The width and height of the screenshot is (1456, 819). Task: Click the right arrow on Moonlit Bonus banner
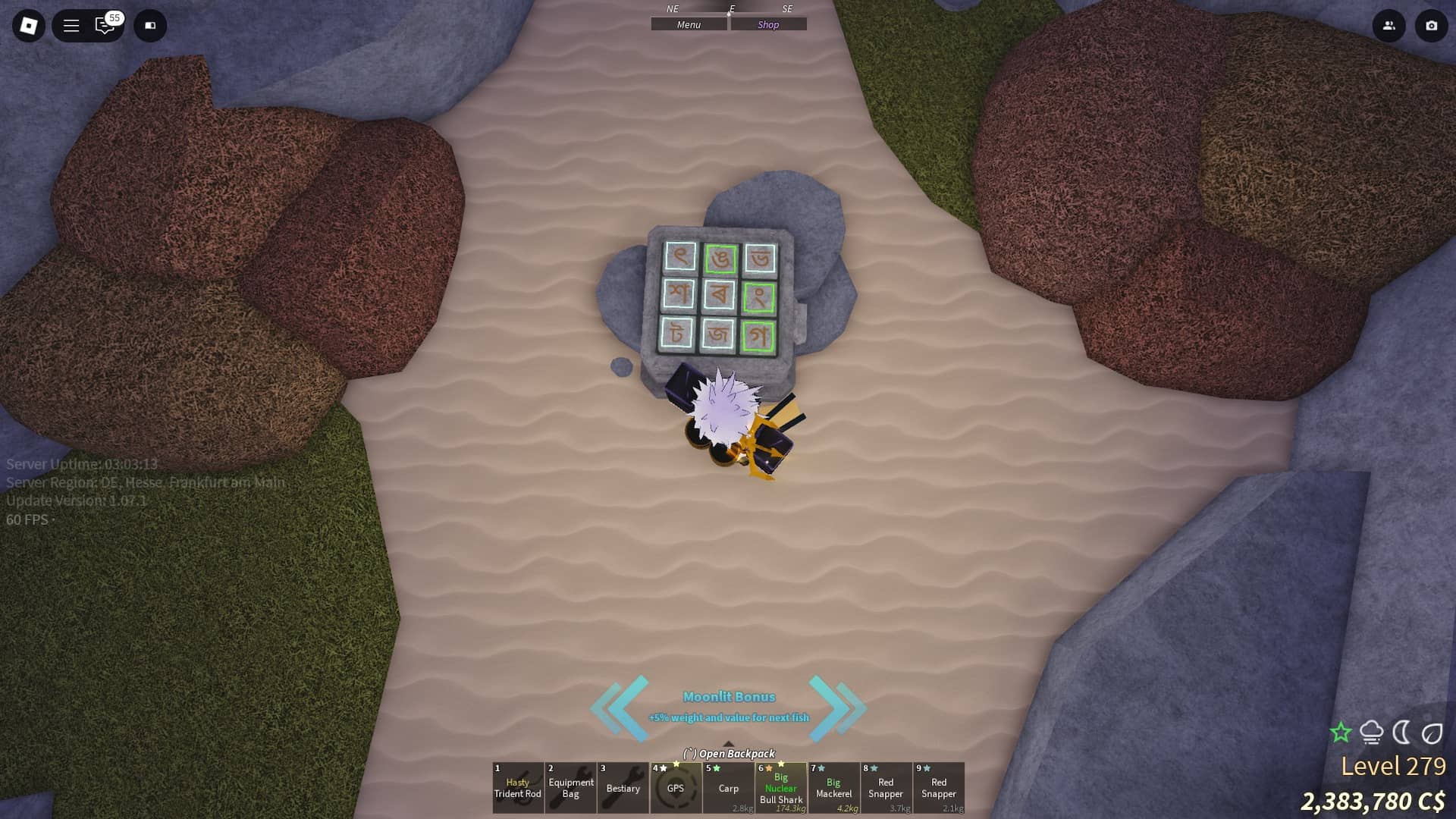pyautogui.click(x=840, y=707)
